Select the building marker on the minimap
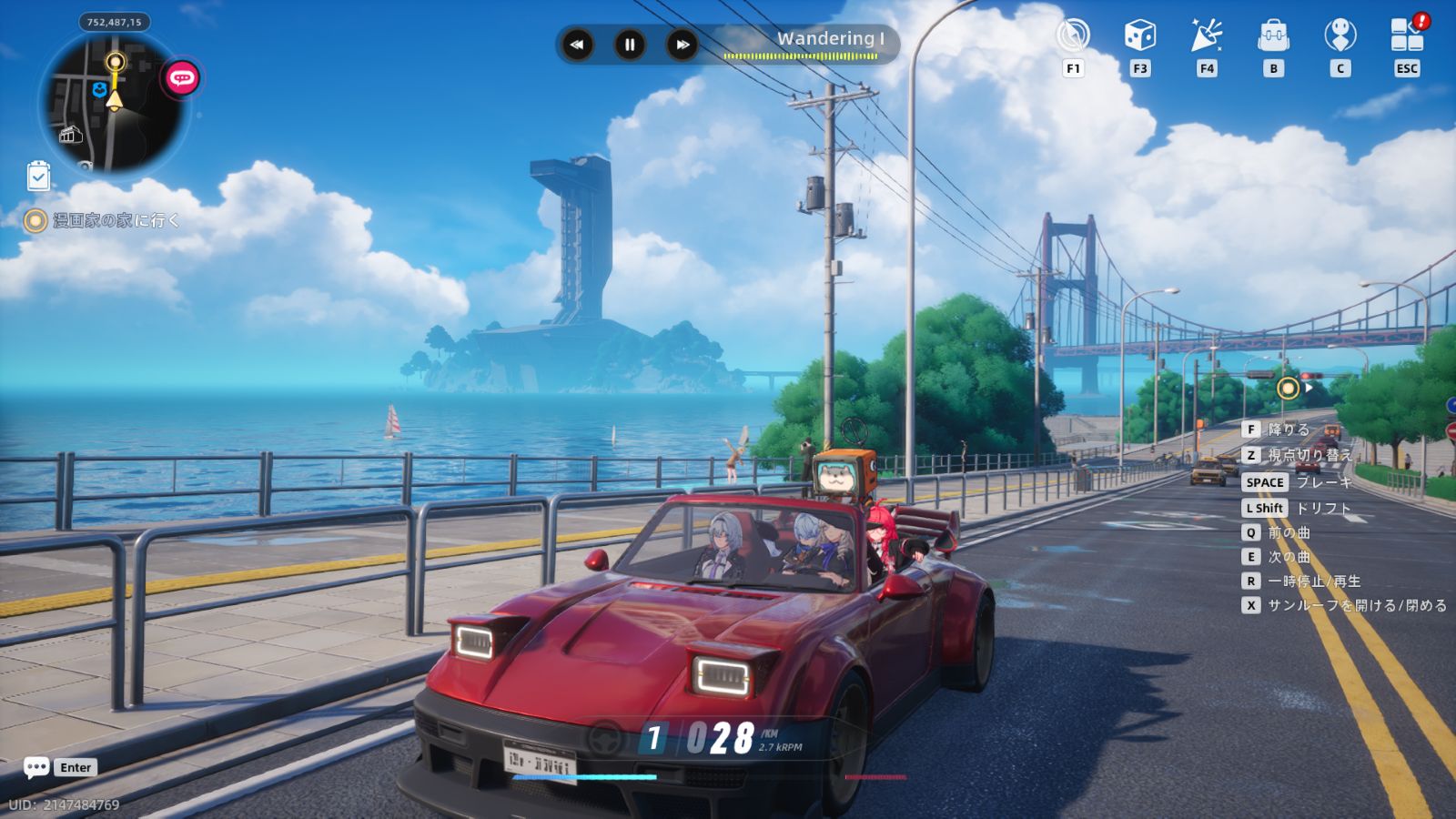Image resolution: width=1456 pixels, height=819 pixels. pyautogui.click(x=70, y=136)
